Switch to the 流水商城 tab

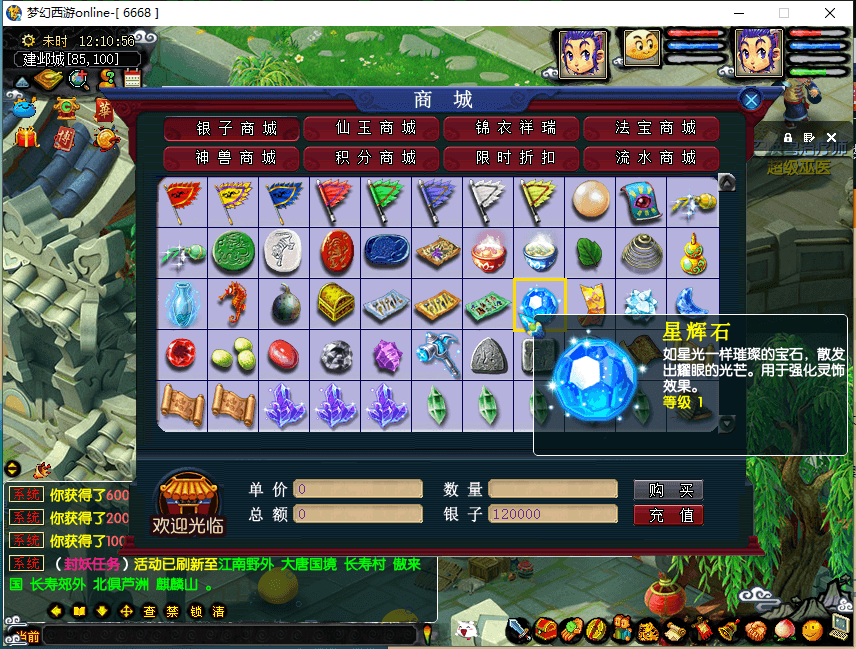coord(653,158)
